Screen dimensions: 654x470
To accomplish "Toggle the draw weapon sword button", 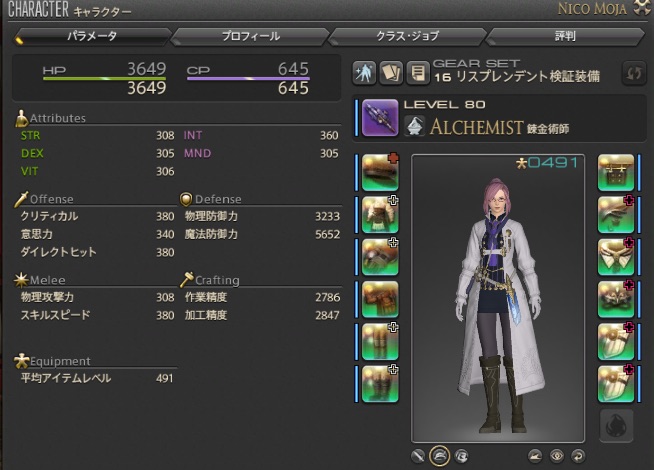I will (418, 455).
